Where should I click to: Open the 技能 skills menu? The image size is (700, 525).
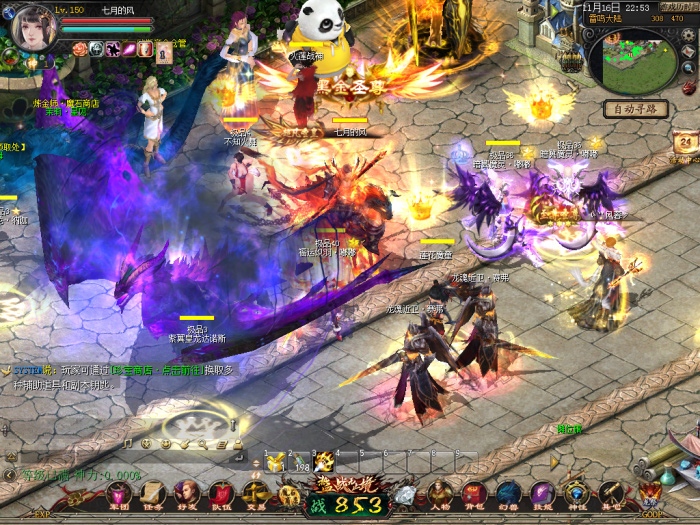(x=542, y=494)
